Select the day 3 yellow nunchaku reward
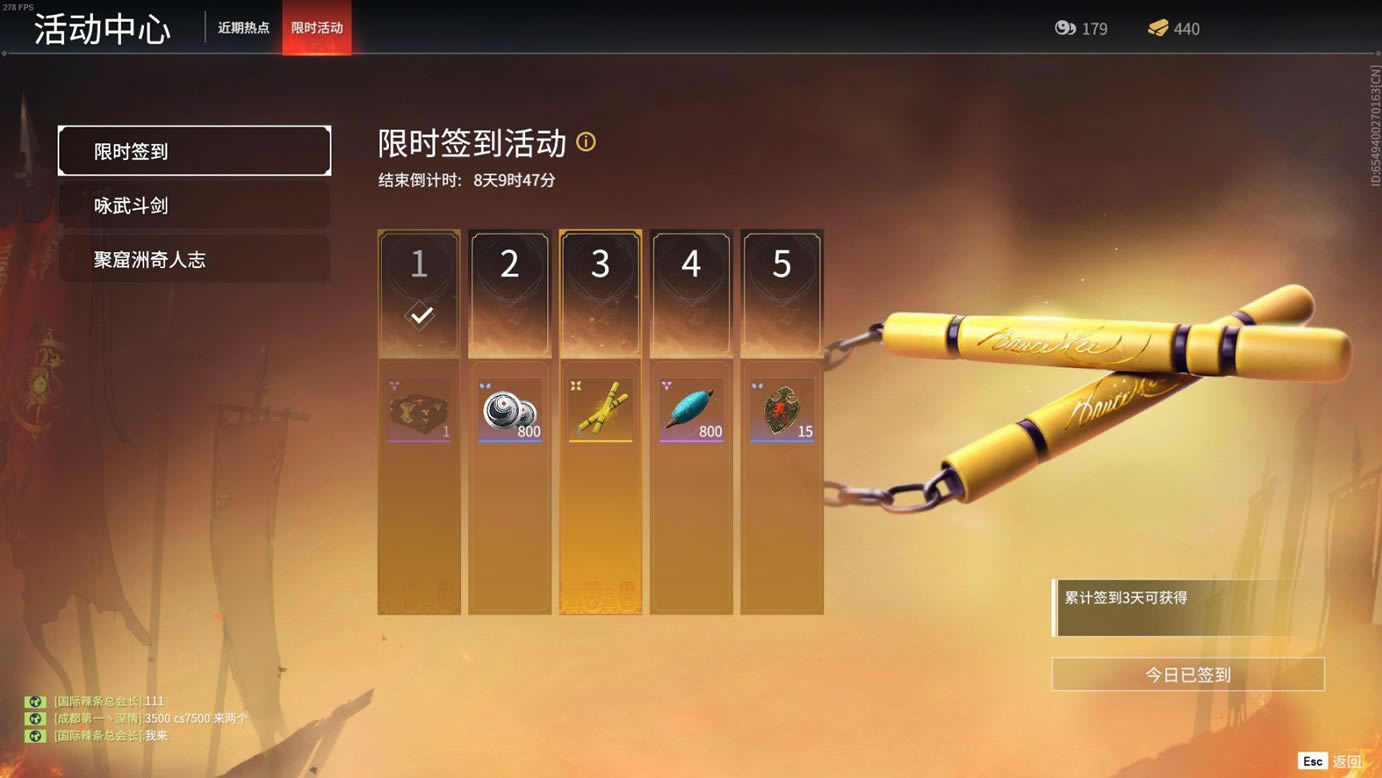This screenshot has width=1382, height=778. pyautogui.click(x=600, y=410)
